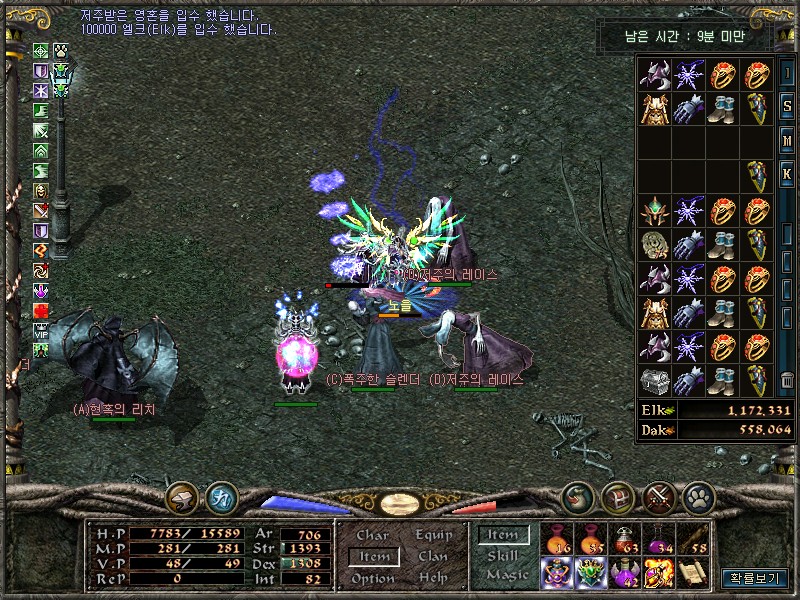Select the silver treasure chest in inventory
The width and height of the screenshot is (800, 600).
(x=655, y=381)
